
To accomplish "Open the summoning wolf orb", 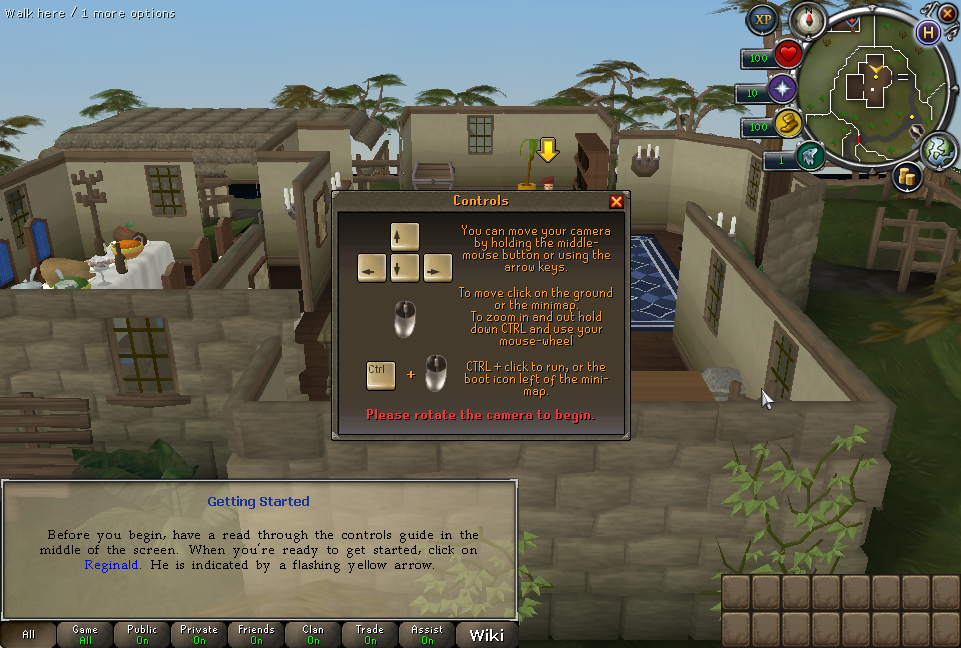I will (810, 156).
